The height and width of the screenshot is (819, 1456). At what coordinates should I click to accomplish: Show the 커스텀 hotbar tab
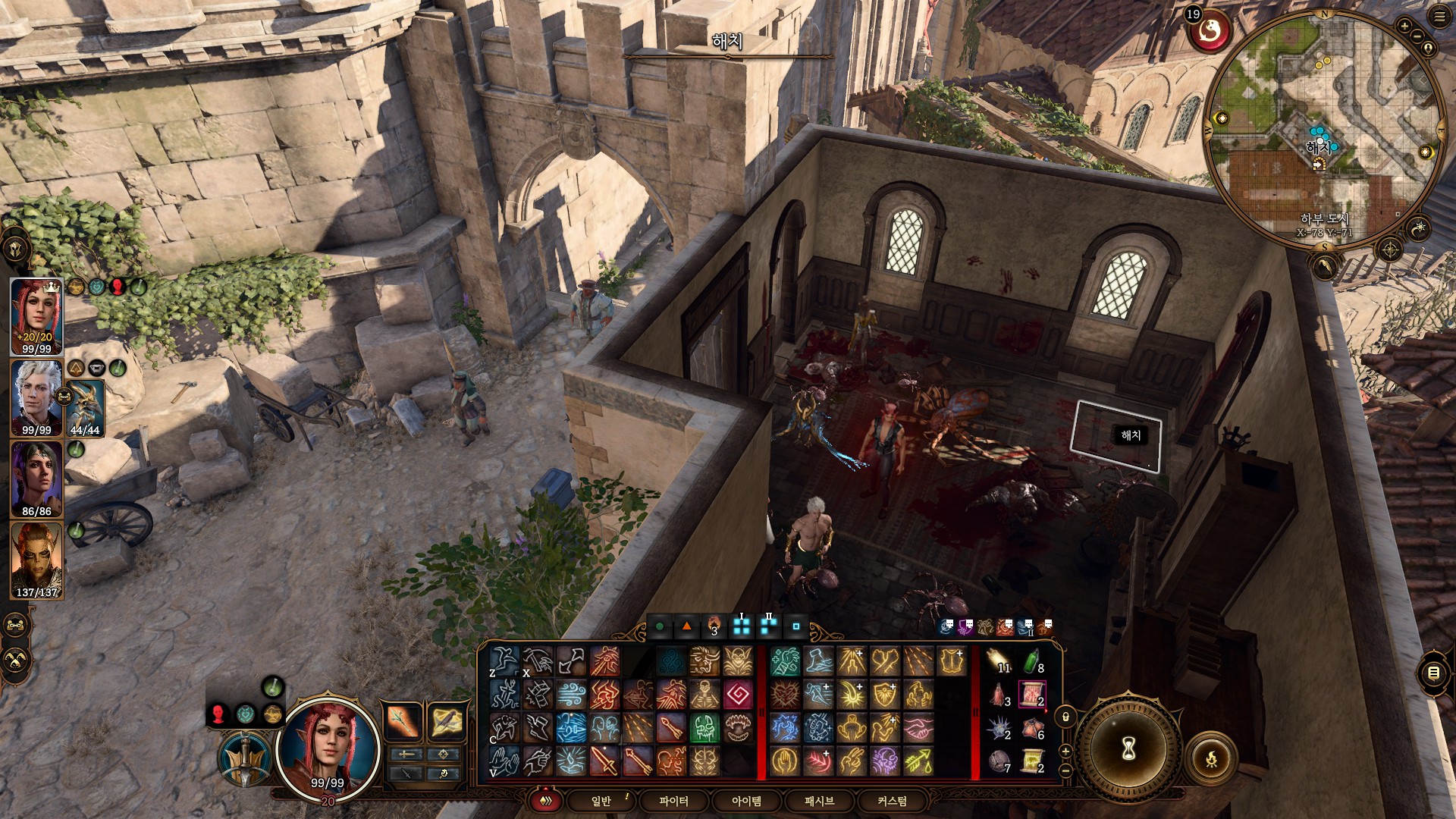892,801
